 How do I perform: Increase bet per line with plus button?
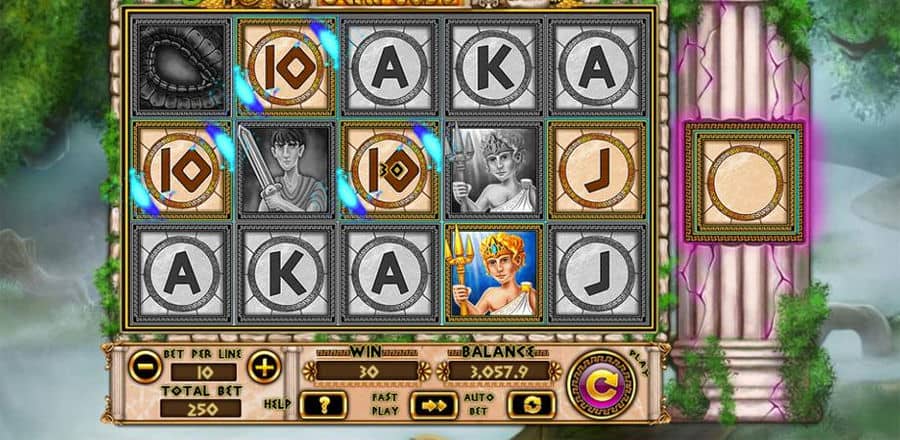click(x=264, y=368)
